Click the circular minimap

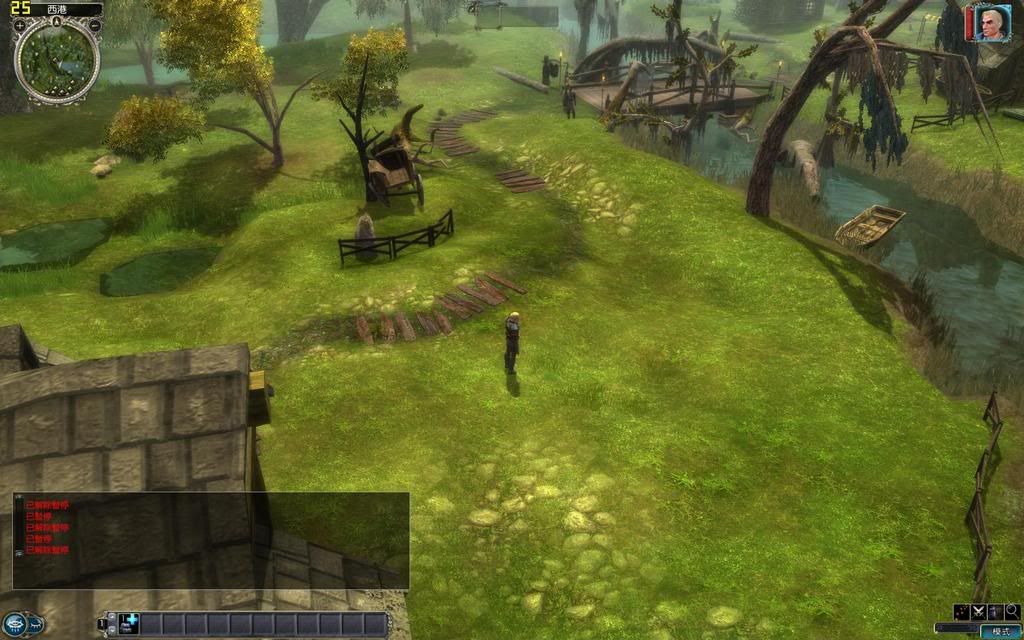point(57,61)
